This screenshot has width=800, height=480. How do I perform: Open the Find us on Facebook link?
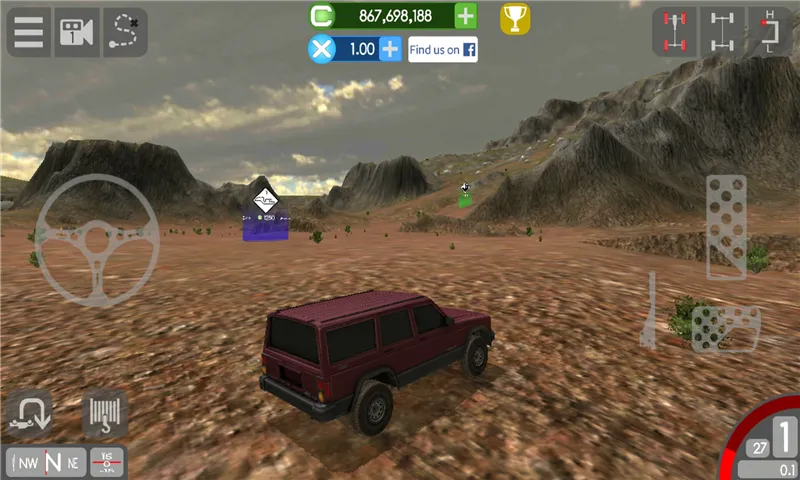442,49
